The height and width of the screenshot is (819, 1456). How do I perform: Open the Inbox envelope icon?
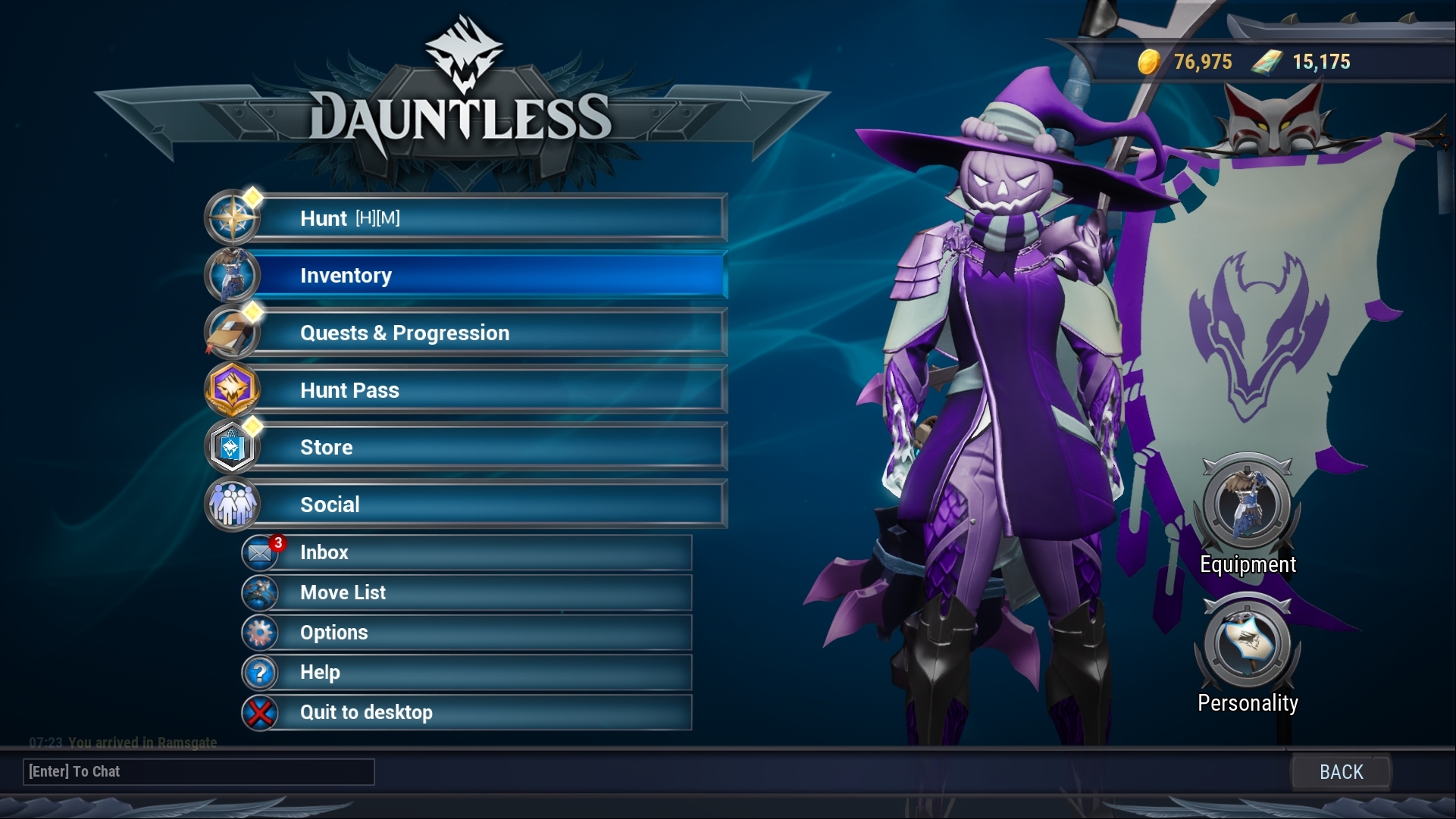260,553
